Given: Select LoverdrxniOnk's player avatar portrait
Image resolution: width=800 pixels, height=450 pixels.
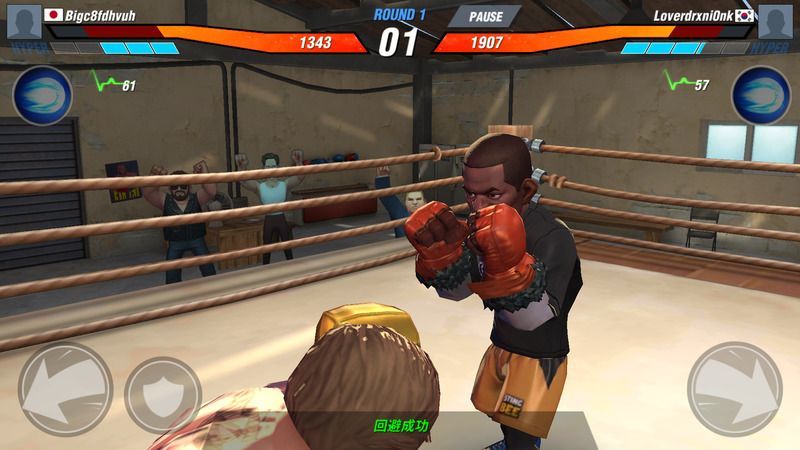Looking at the screenshot, I should coord(776,21).
